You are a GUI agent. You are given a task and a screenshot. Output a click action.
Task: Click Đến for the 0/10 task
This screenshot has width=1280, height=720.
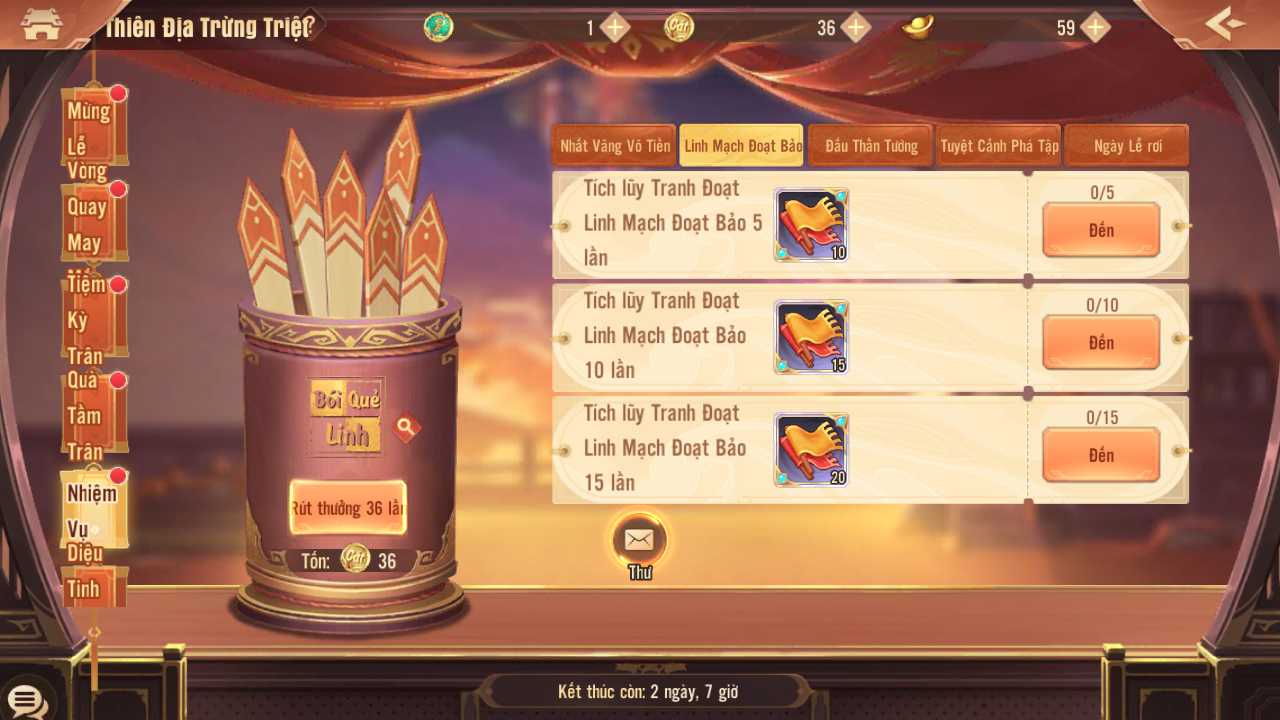1101,343
